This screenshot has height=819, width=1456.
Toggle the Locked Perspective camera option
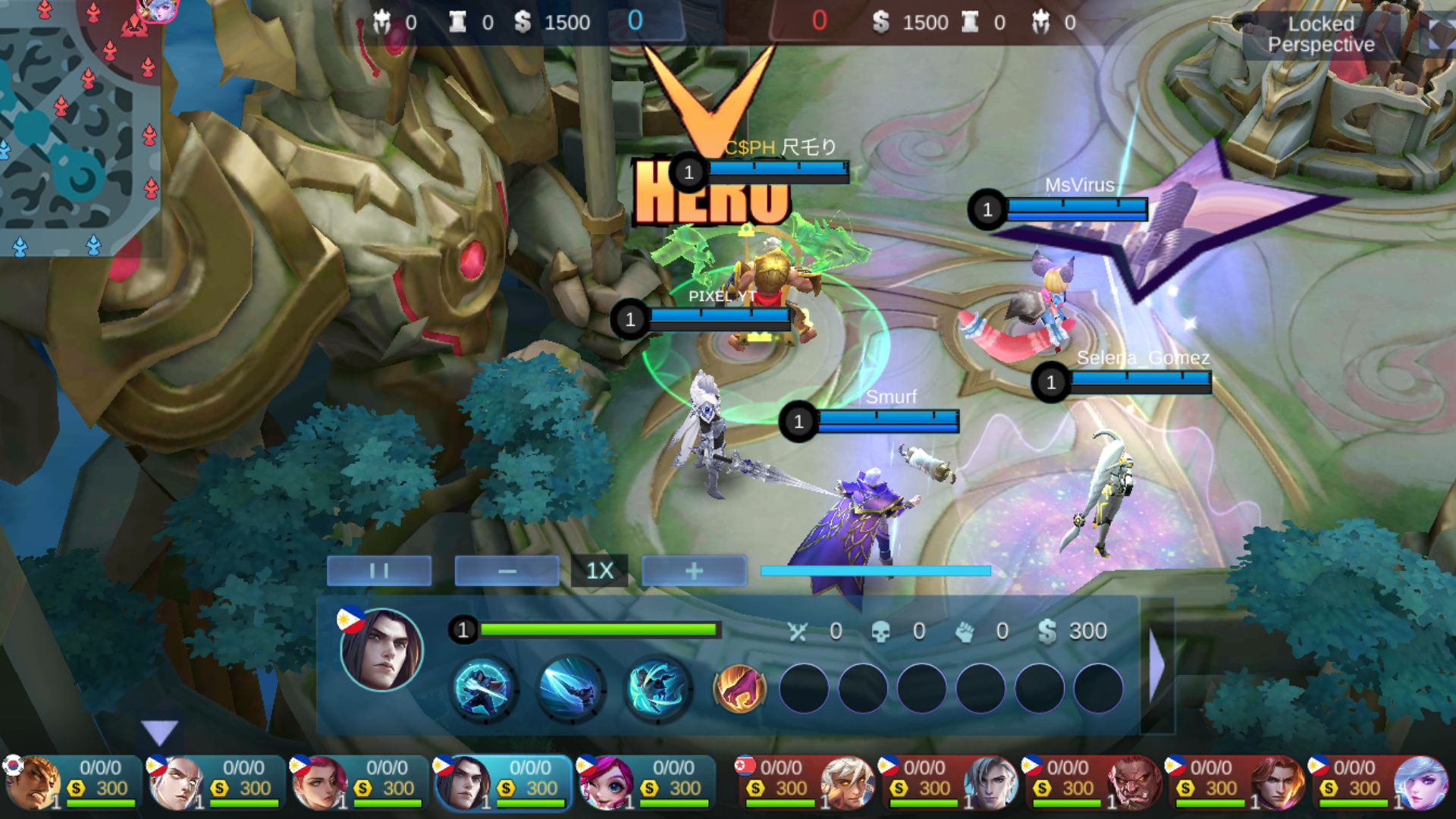[1320, 34]
